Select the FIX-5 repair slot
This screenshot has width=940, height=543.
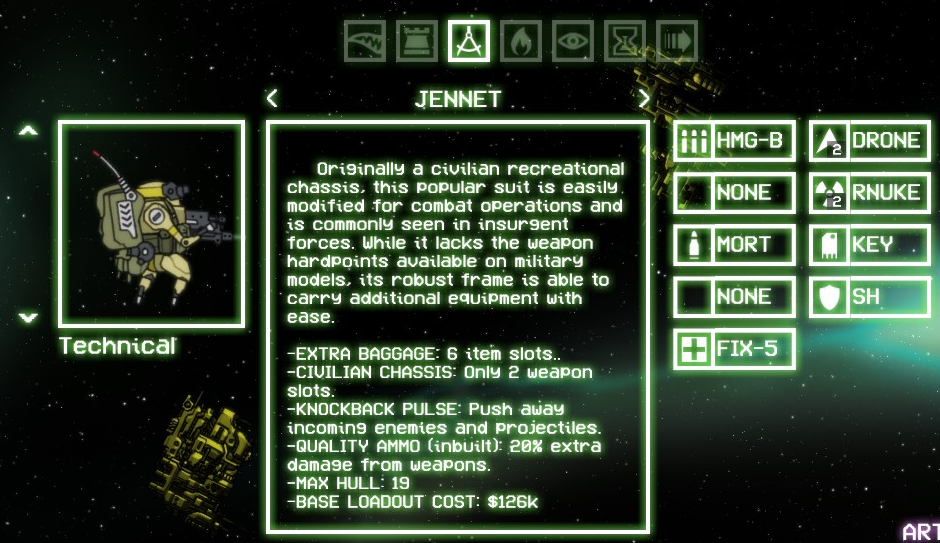pyautogui.click(x=734, y=349)
